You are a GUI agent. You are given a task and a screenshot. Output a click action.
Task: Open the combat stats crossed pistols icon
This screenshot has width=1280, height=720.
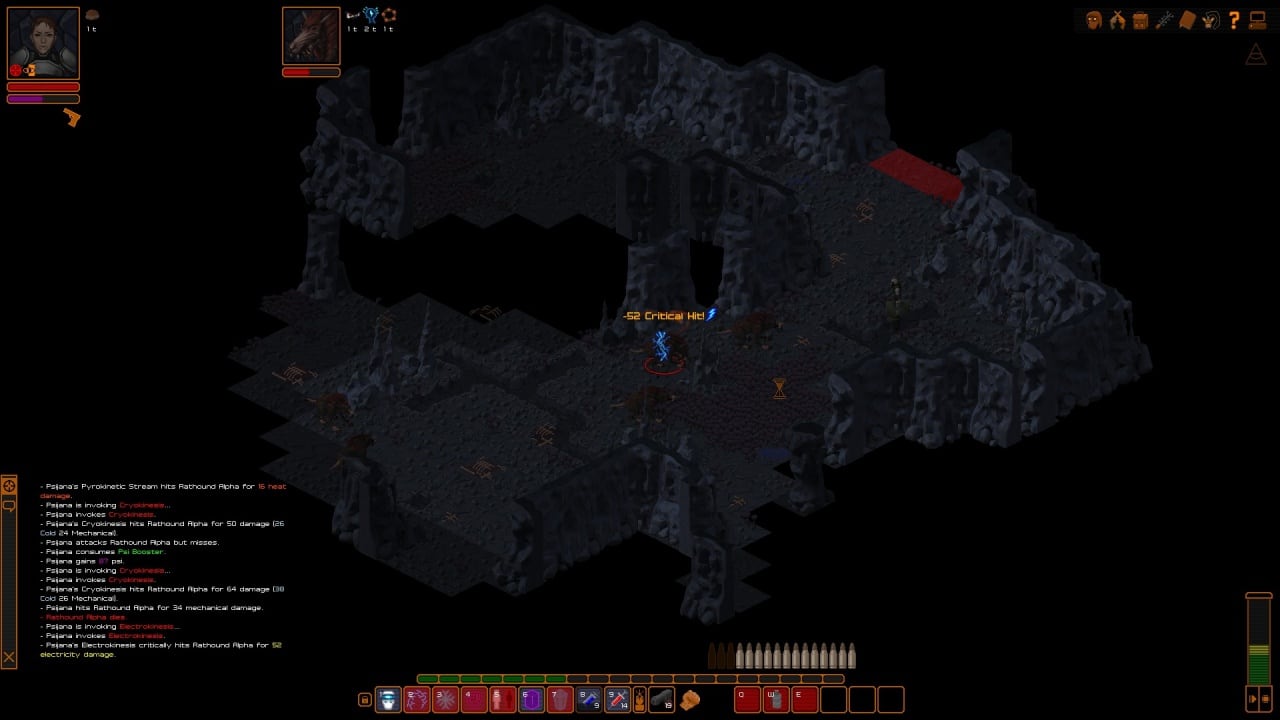coord(1117,20)
